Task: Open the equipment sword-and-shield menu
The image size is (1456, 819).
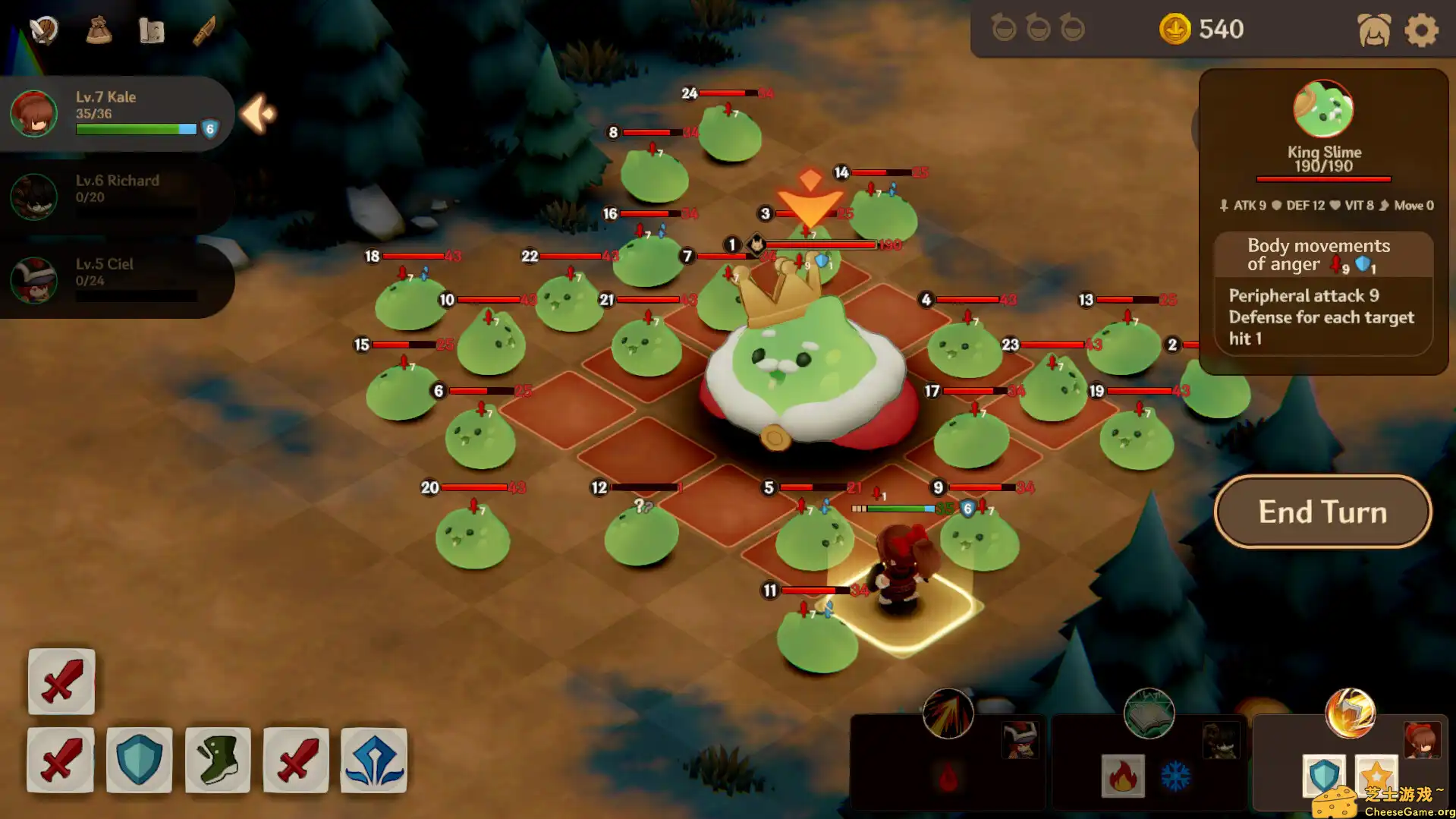Action: [43, 29]
